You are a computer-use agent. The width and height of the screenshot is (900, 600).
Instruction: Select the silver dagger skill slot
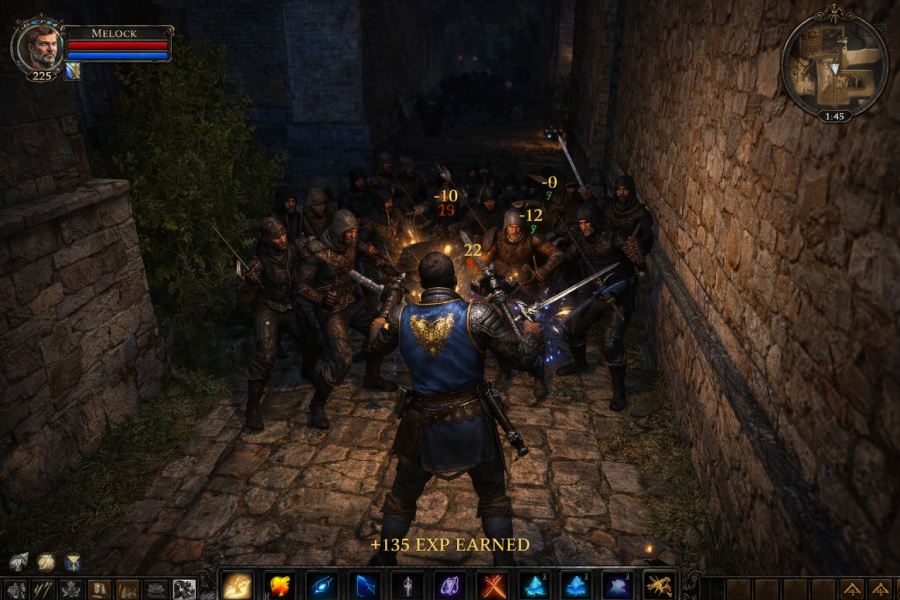[x=408, y=585]
